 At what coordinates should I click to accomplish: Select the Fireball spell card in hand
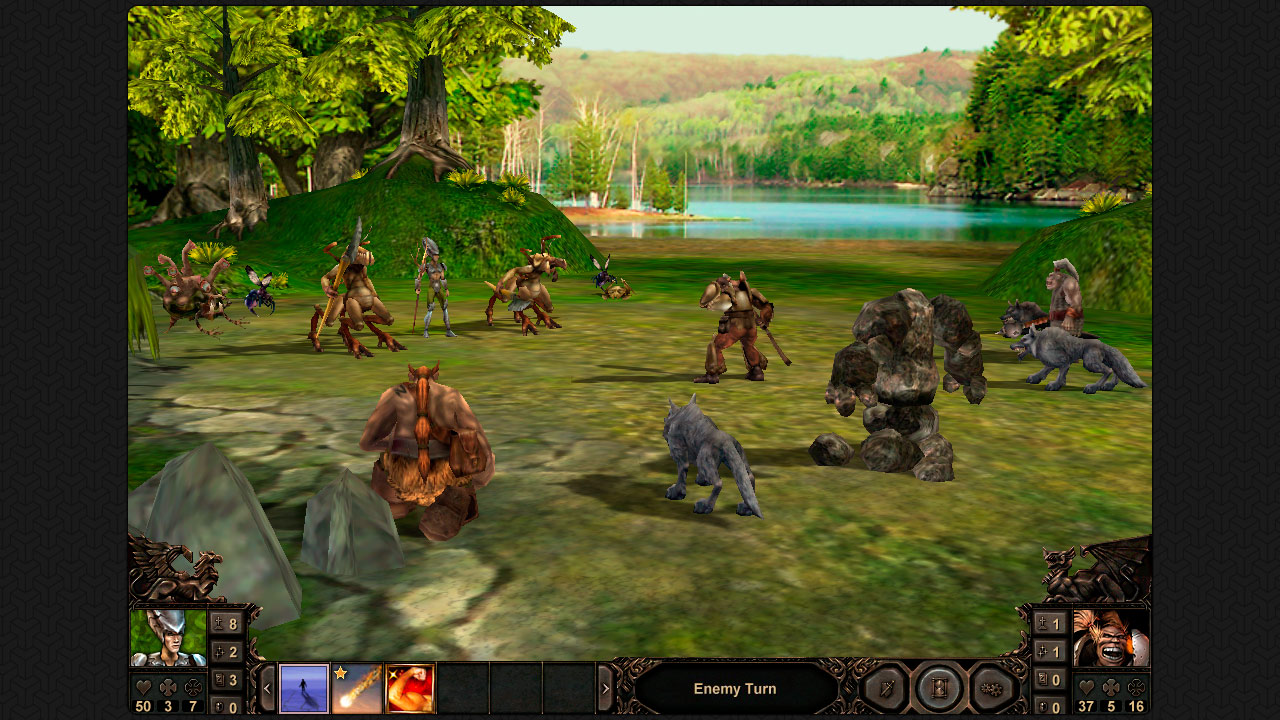click(x=357, y=689)
